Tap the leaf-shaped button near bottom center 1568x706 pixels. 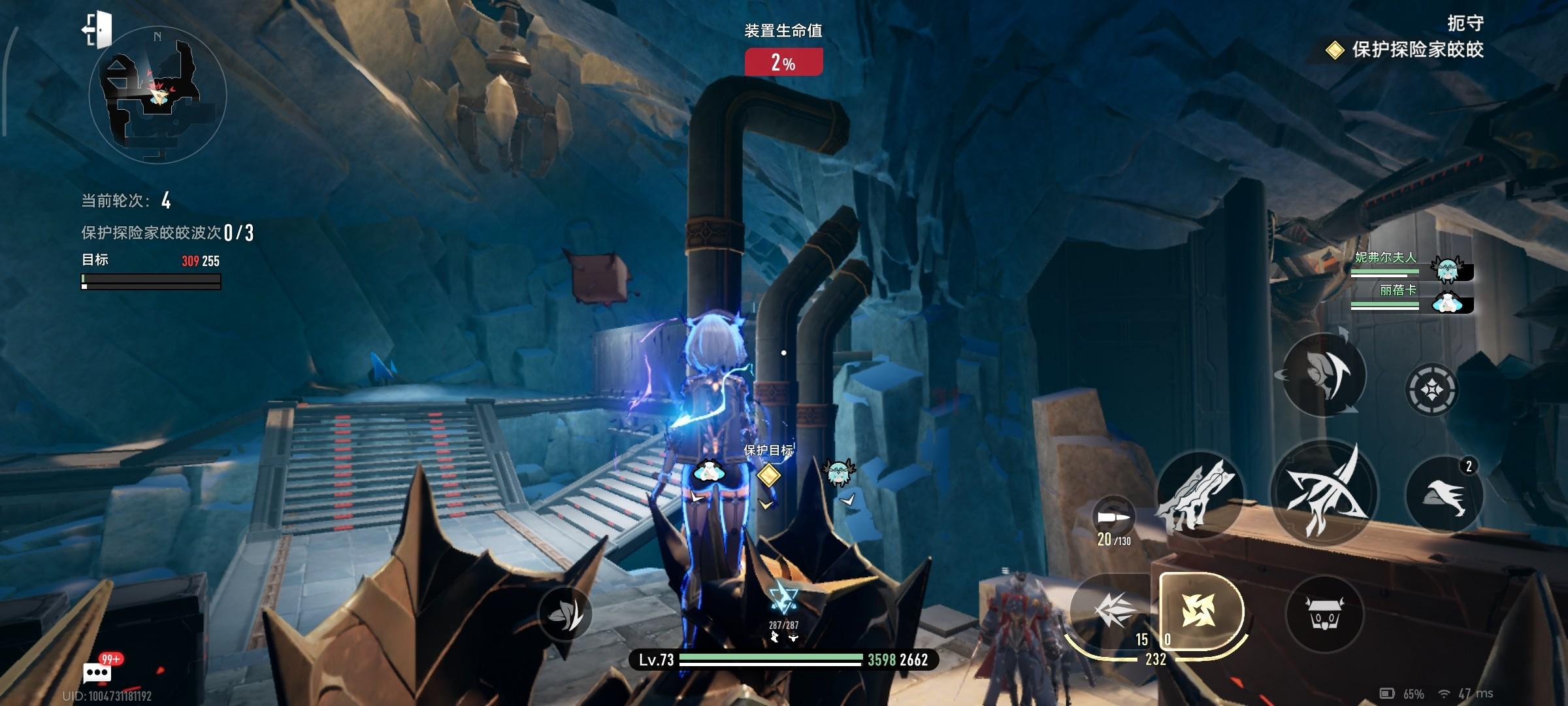pyautogui.click(x=564, y=613)
